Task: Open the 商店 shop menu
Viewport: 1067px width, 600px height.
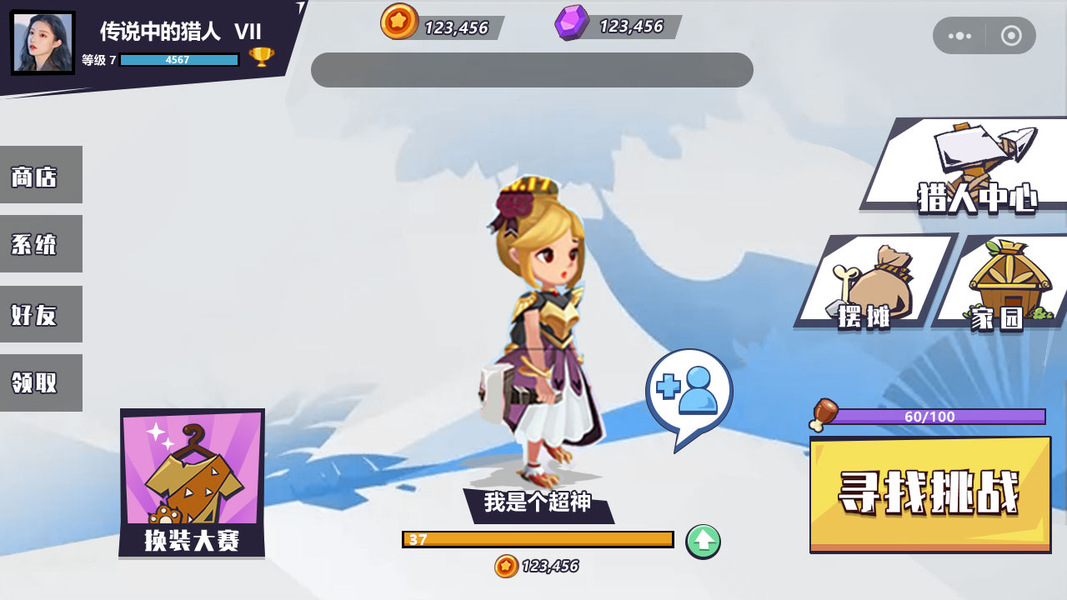Action: pos(39,177)
